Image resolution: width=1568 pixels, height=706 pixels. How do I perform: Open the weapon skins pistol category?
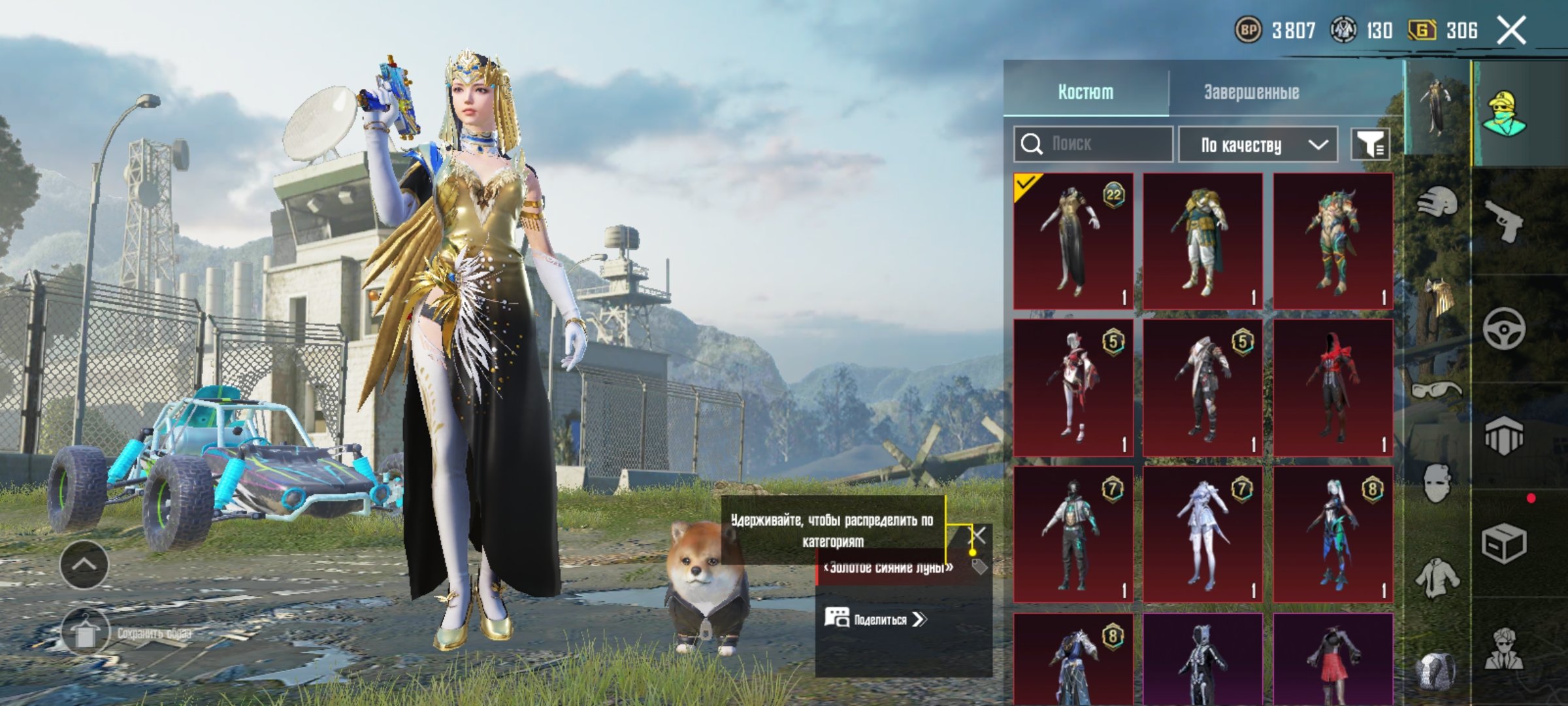(1503, 221)
